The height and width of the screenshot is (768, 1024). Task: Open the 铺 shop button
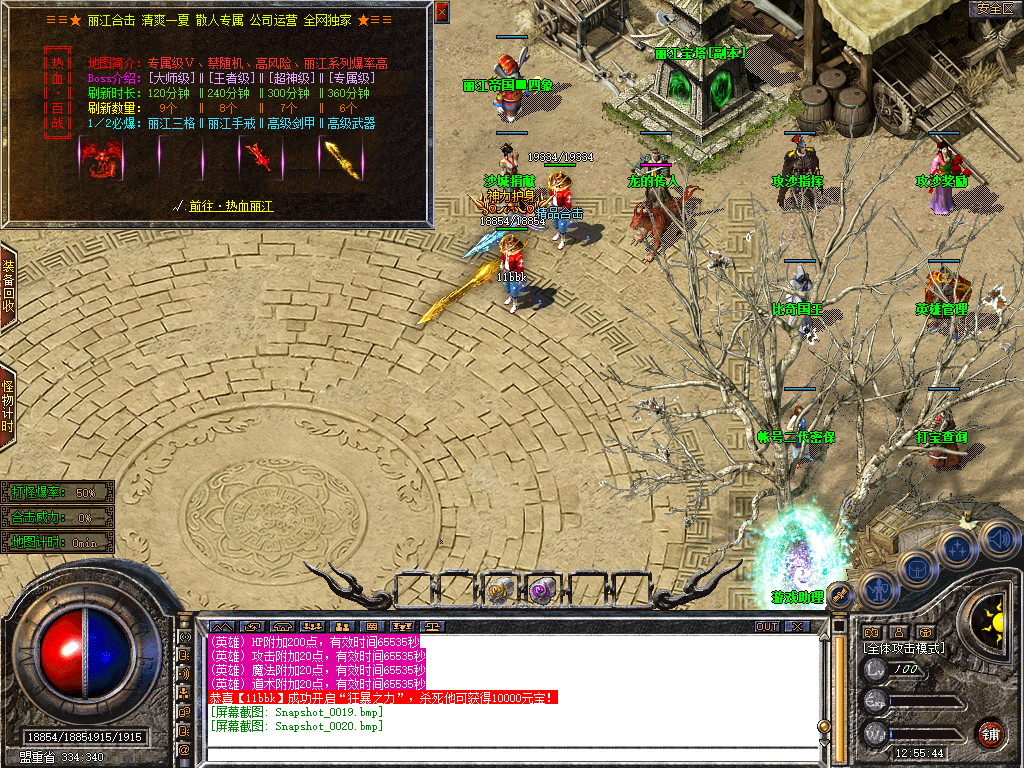pyautogui.click(x=990, y=733)
